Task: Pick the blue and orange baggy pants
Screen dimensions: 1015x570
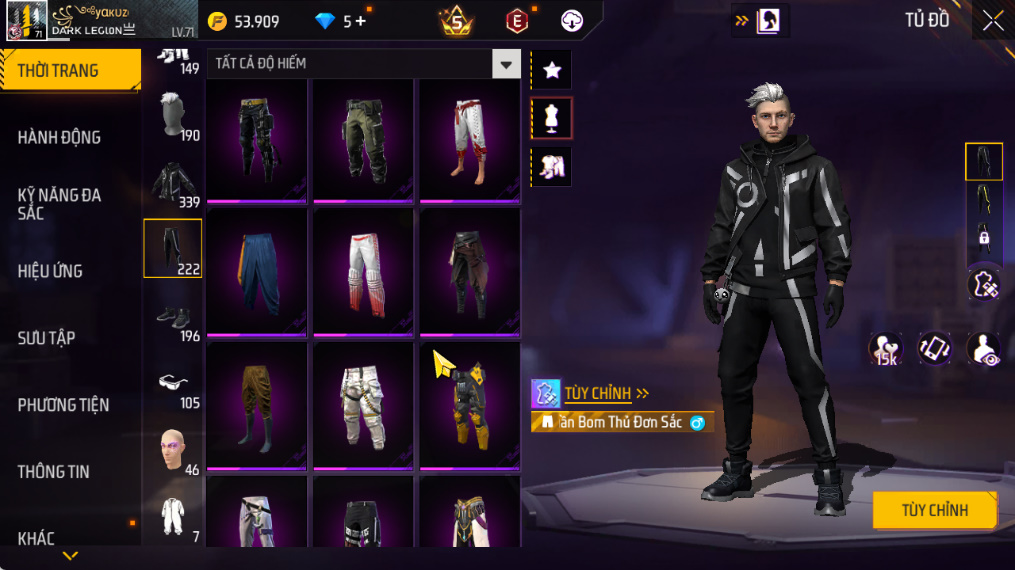Action: [x=256, y=271]
